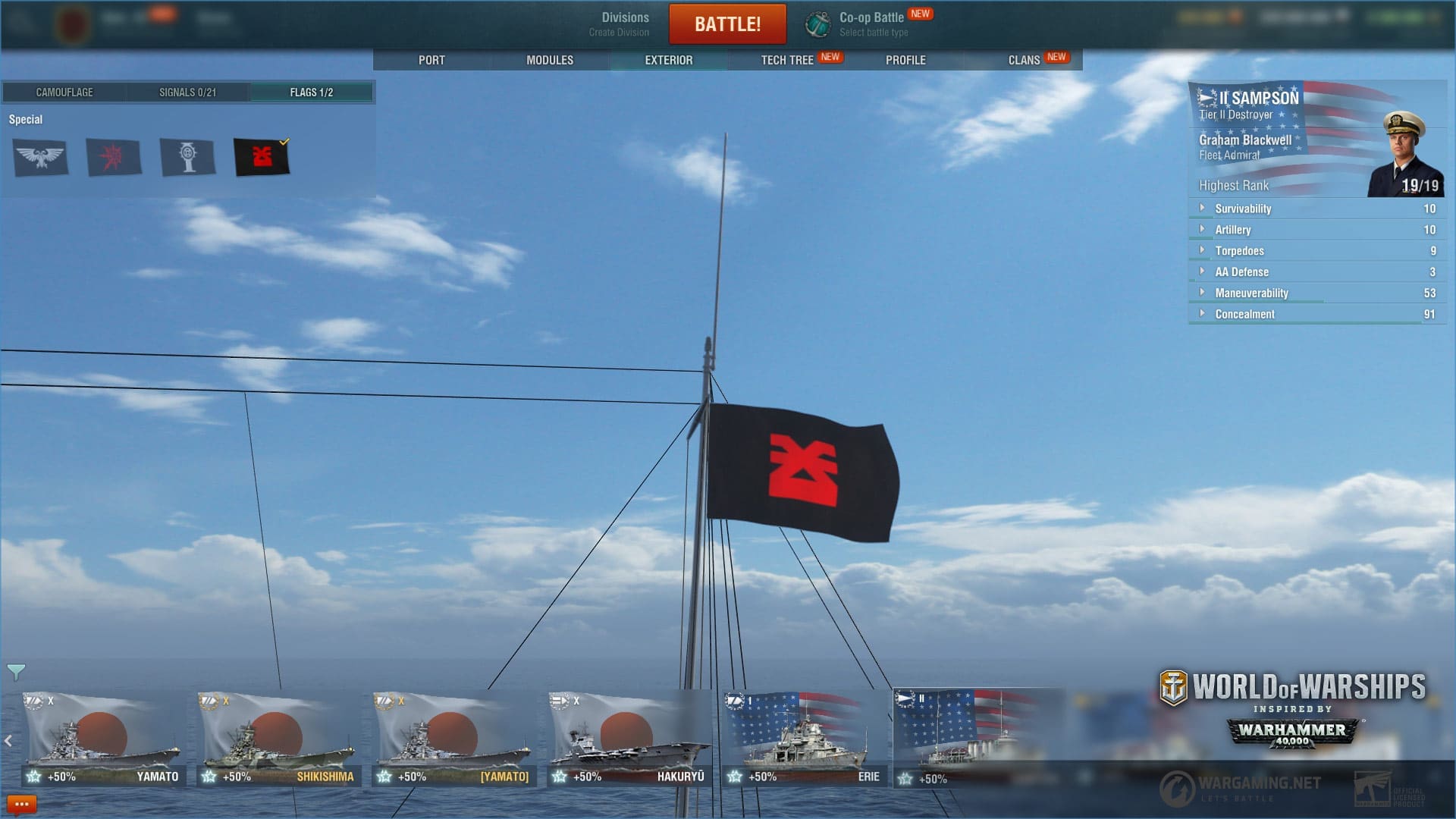Open the Modules tab
1456x819 pixels.
[x=550, y=60]
